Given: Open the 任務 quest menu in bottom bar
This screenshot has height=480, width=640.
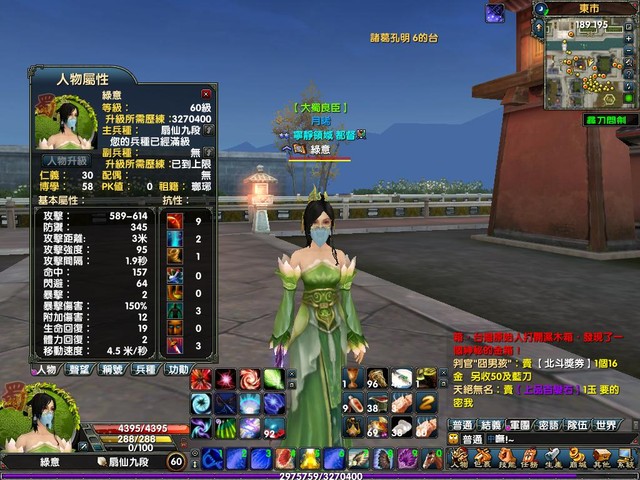Looking at the screenshot, I should click(x=530, y=459).
